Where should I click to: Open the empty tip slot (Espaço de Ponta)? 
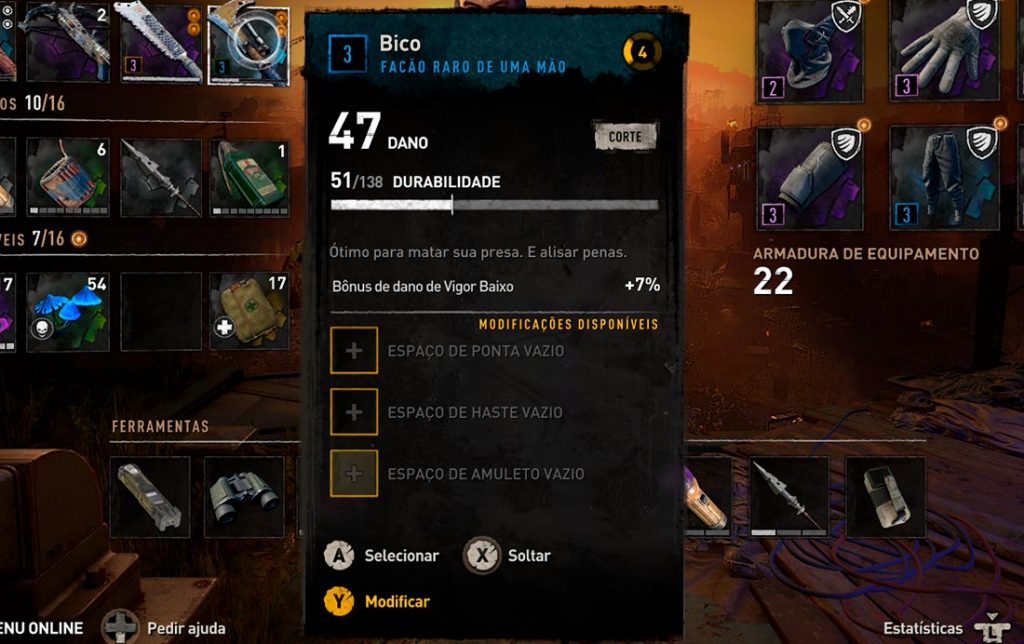[354, 351]
